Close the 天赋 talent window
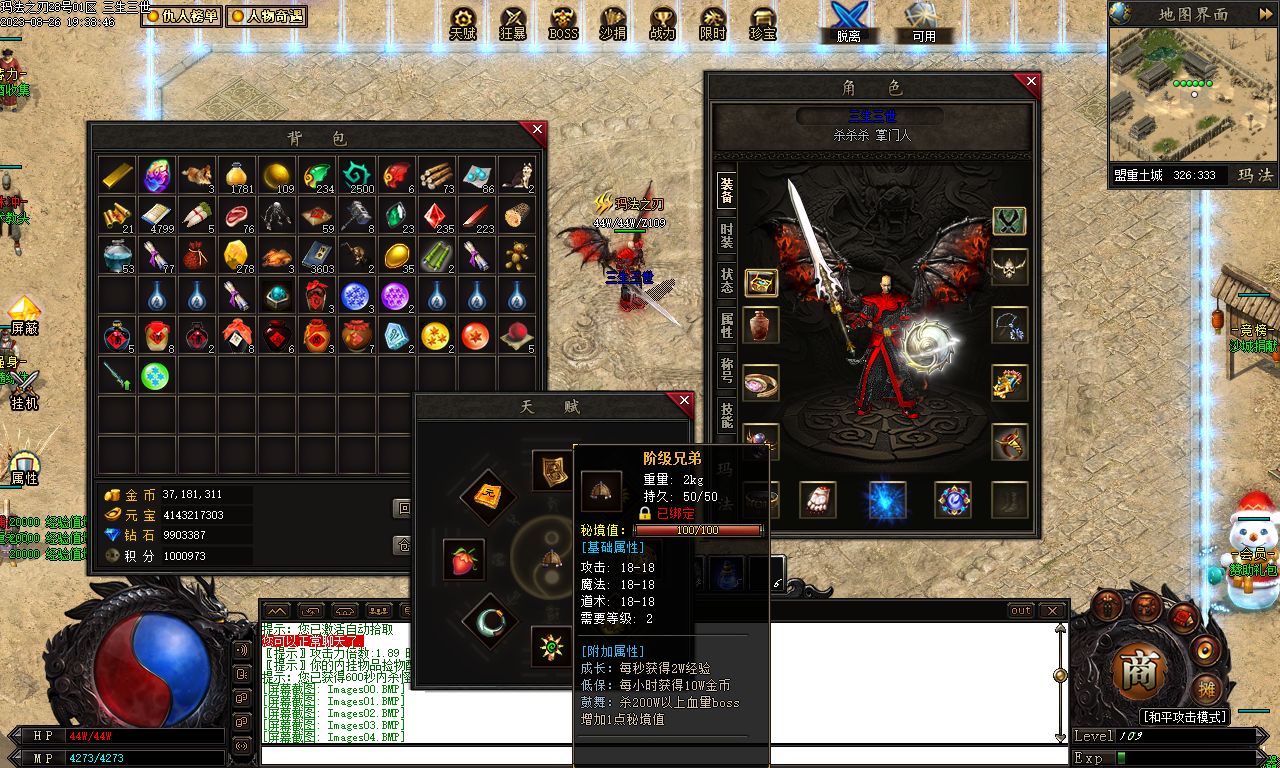Screen dimensions: 1280x768 click(x=684, y=401)
